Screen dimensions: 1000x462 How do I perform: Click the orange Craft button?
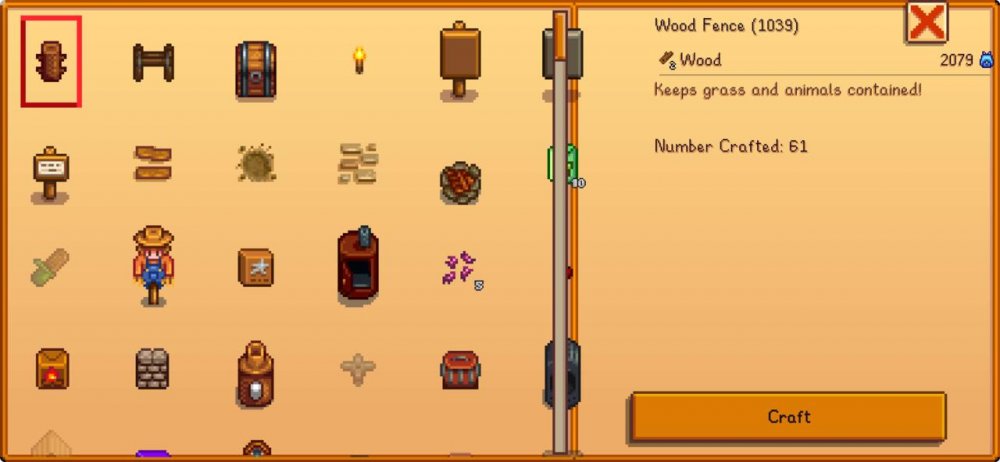(788, 416)
